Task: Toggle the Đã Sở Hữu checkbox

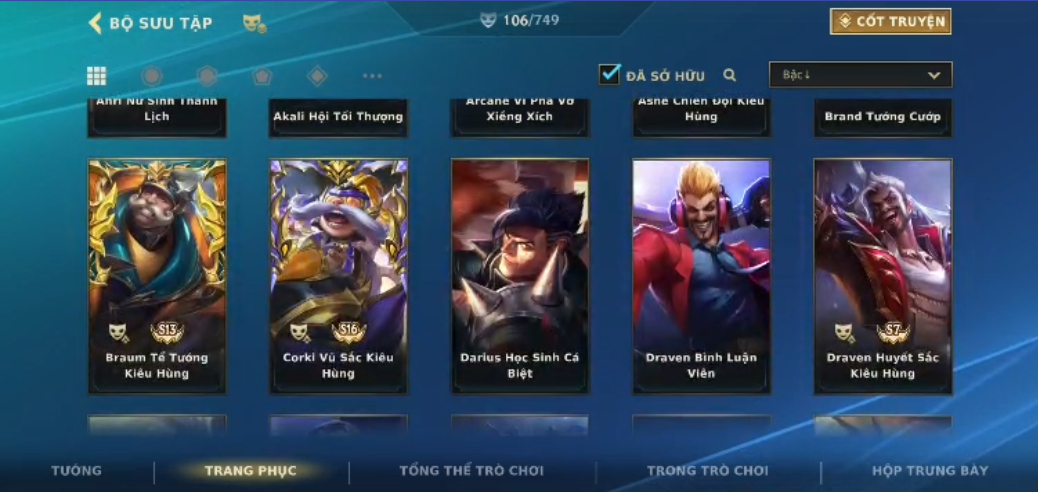Action: [x=609, y=74]
